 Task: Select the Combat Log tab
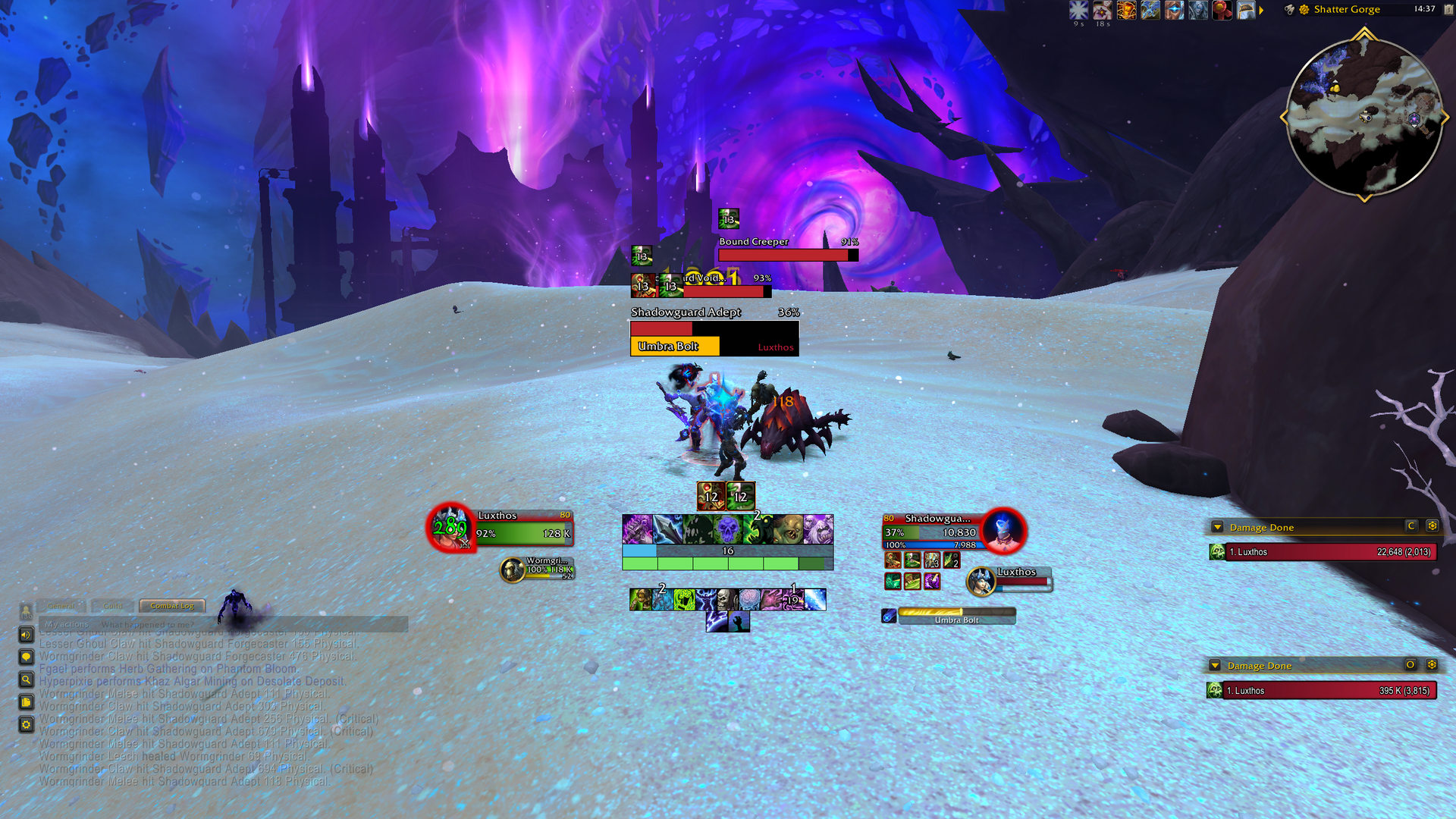(x=172, y=606)
